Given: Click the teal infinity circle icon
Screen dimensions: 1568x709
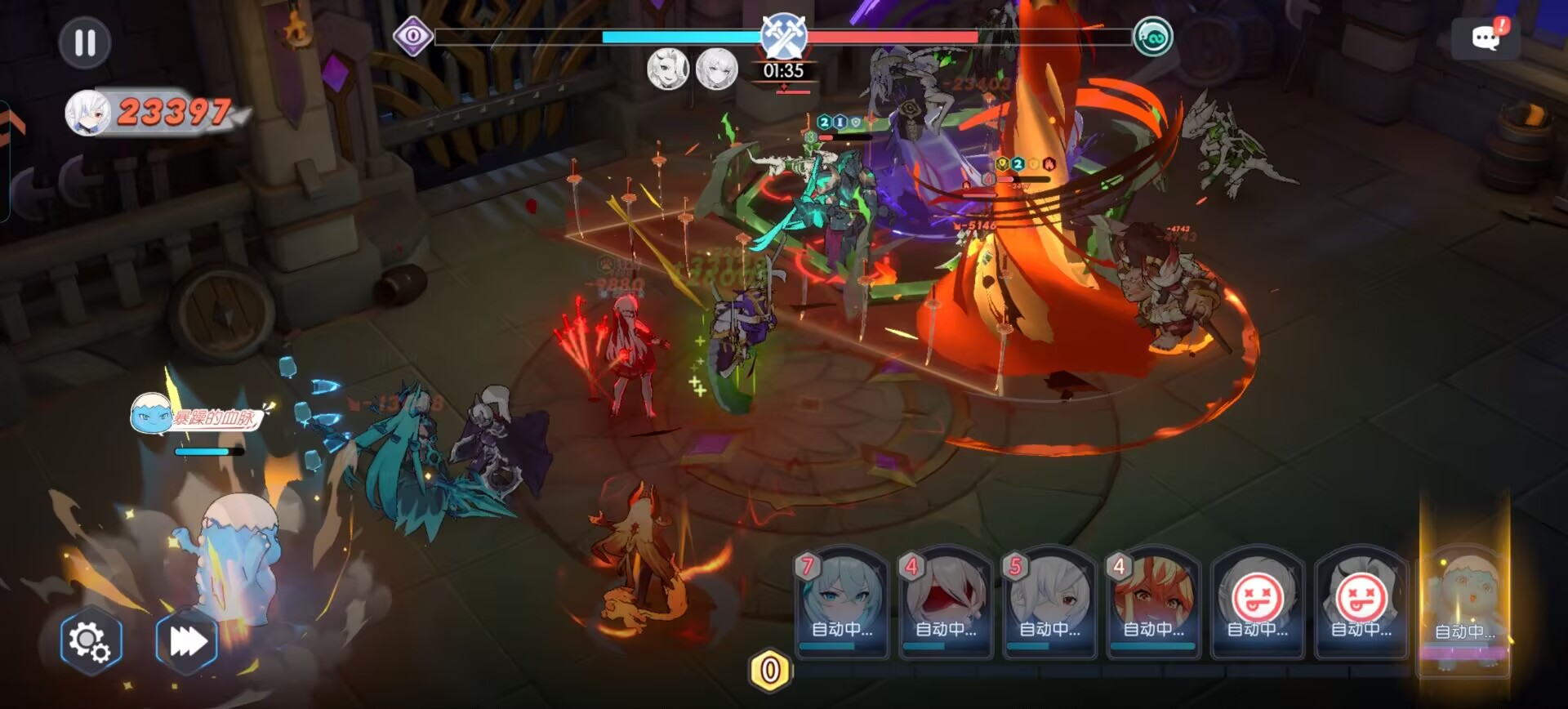Looking at the screenshot, I should [x=1152, y=37].
